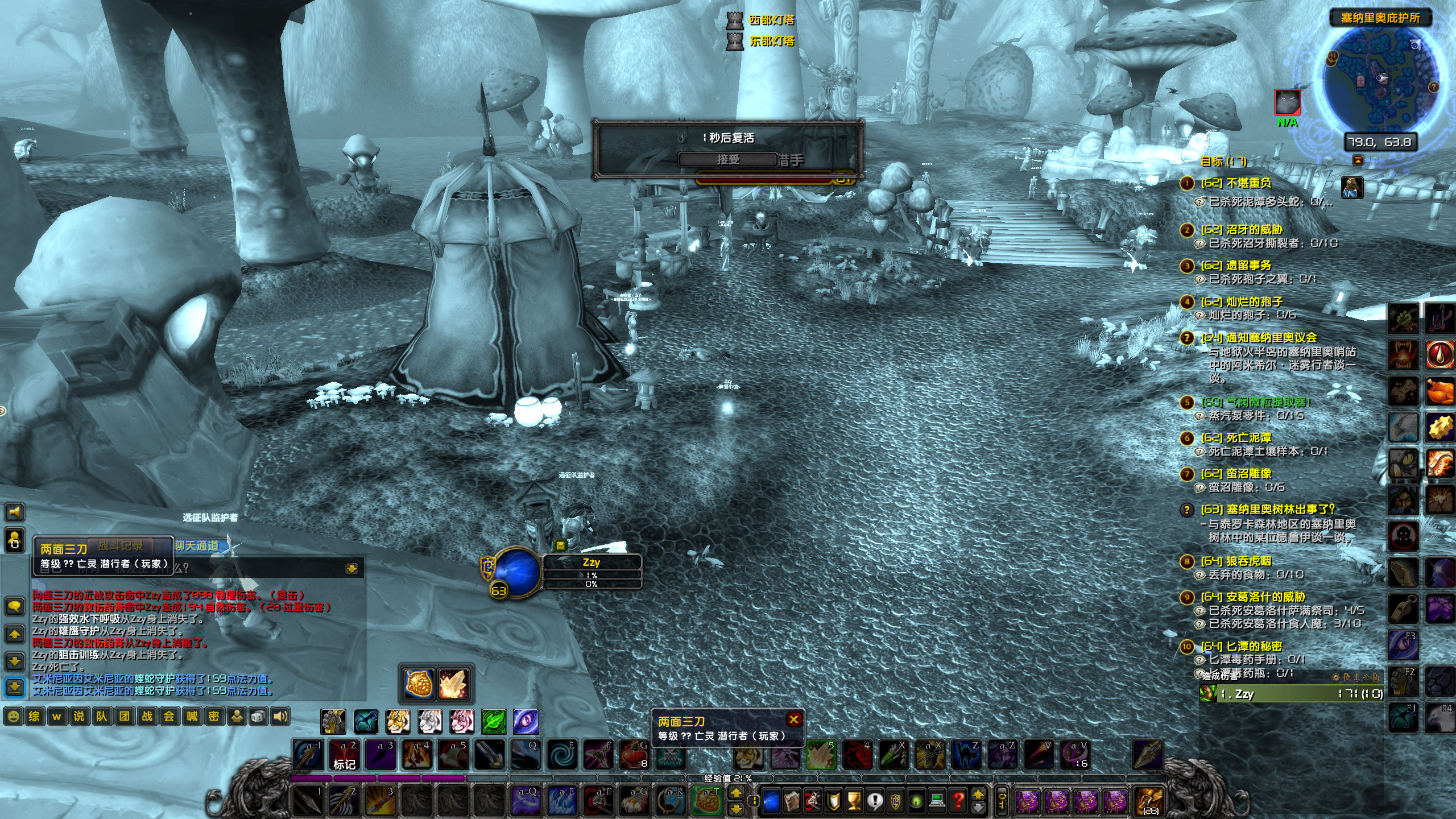
Task: Open the backpack showing 28 free slots
Action: point(1148,801)
